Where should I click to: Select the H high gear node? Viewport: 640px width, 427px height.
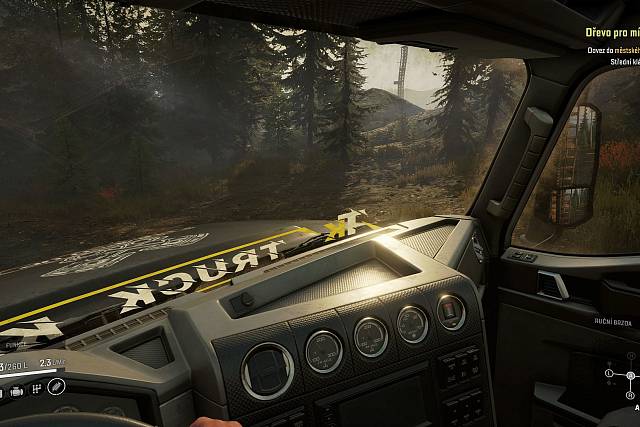coord(631,358)
